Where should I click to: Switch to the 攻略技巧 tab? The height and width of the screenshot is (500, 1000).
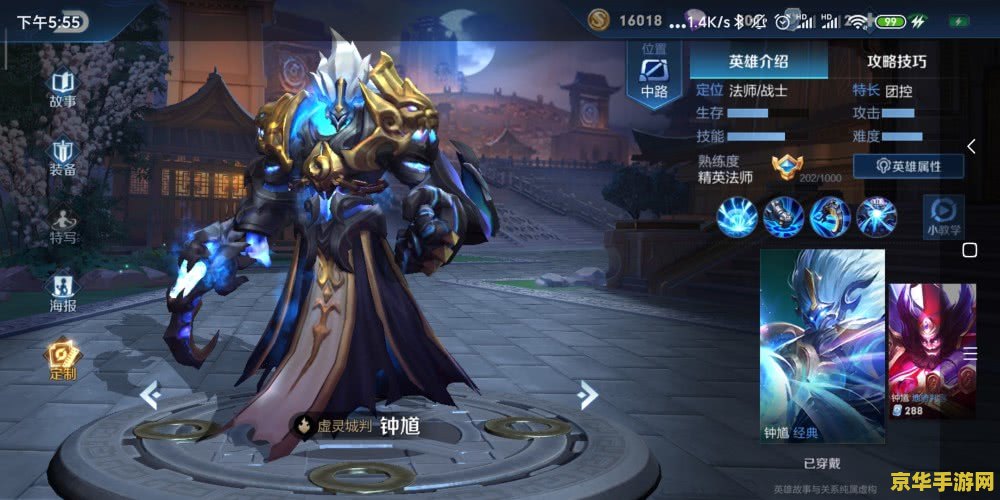pos(895,61)
